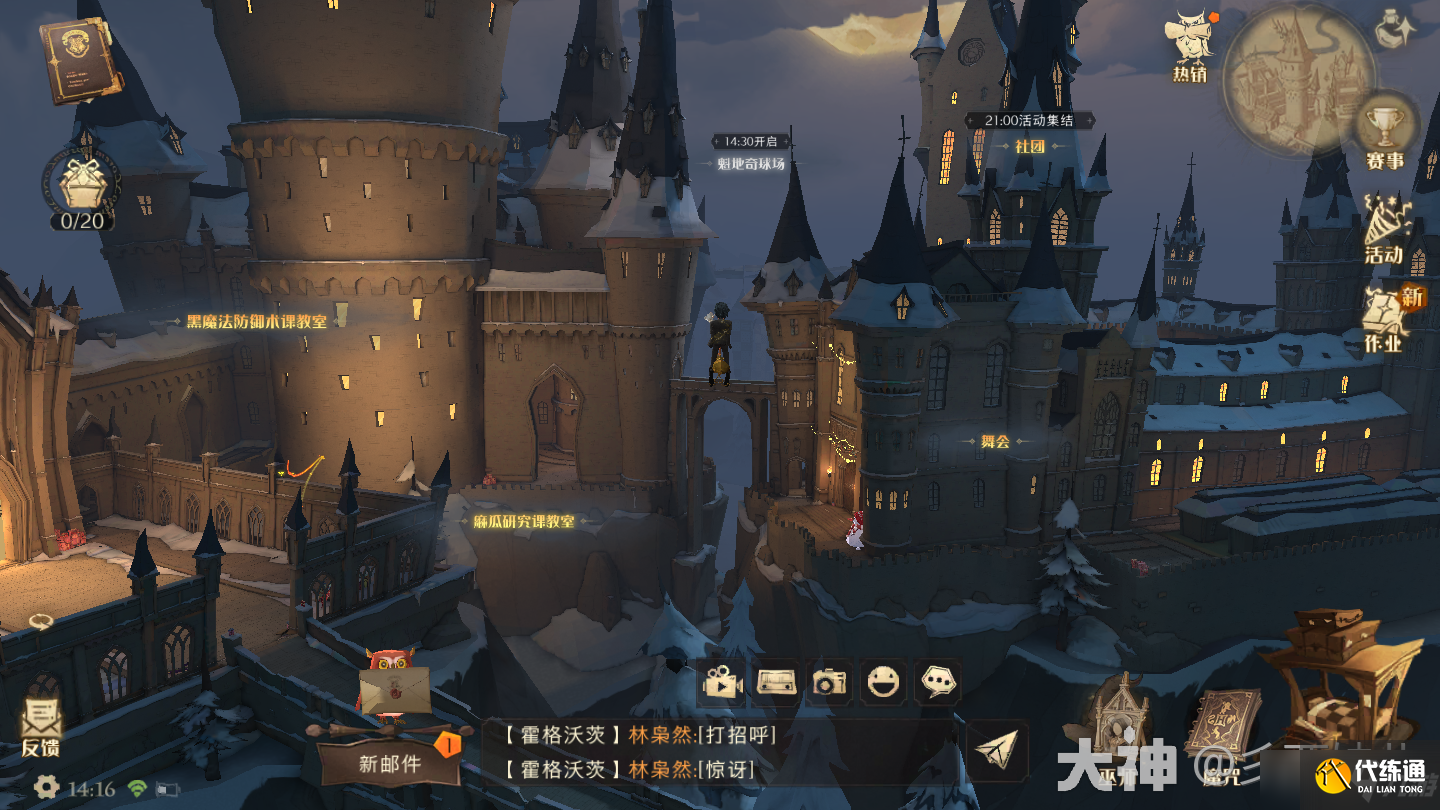Image resolution: width=1440 pixels, height=810 pixels.
Task: Open the smiley emote menu
Action: point(883,683)
